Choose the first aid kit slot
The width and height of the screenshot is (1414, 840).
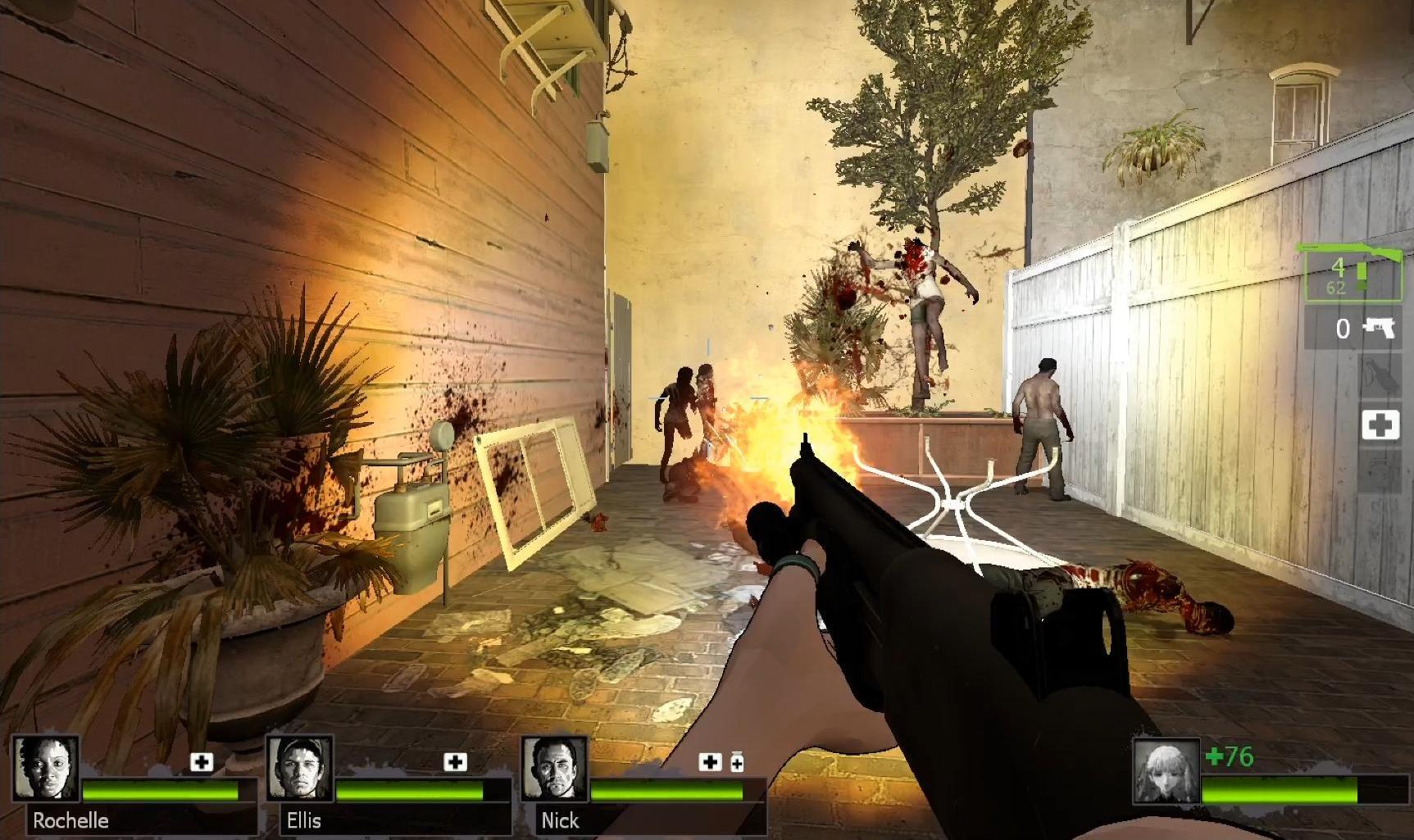1380,425
